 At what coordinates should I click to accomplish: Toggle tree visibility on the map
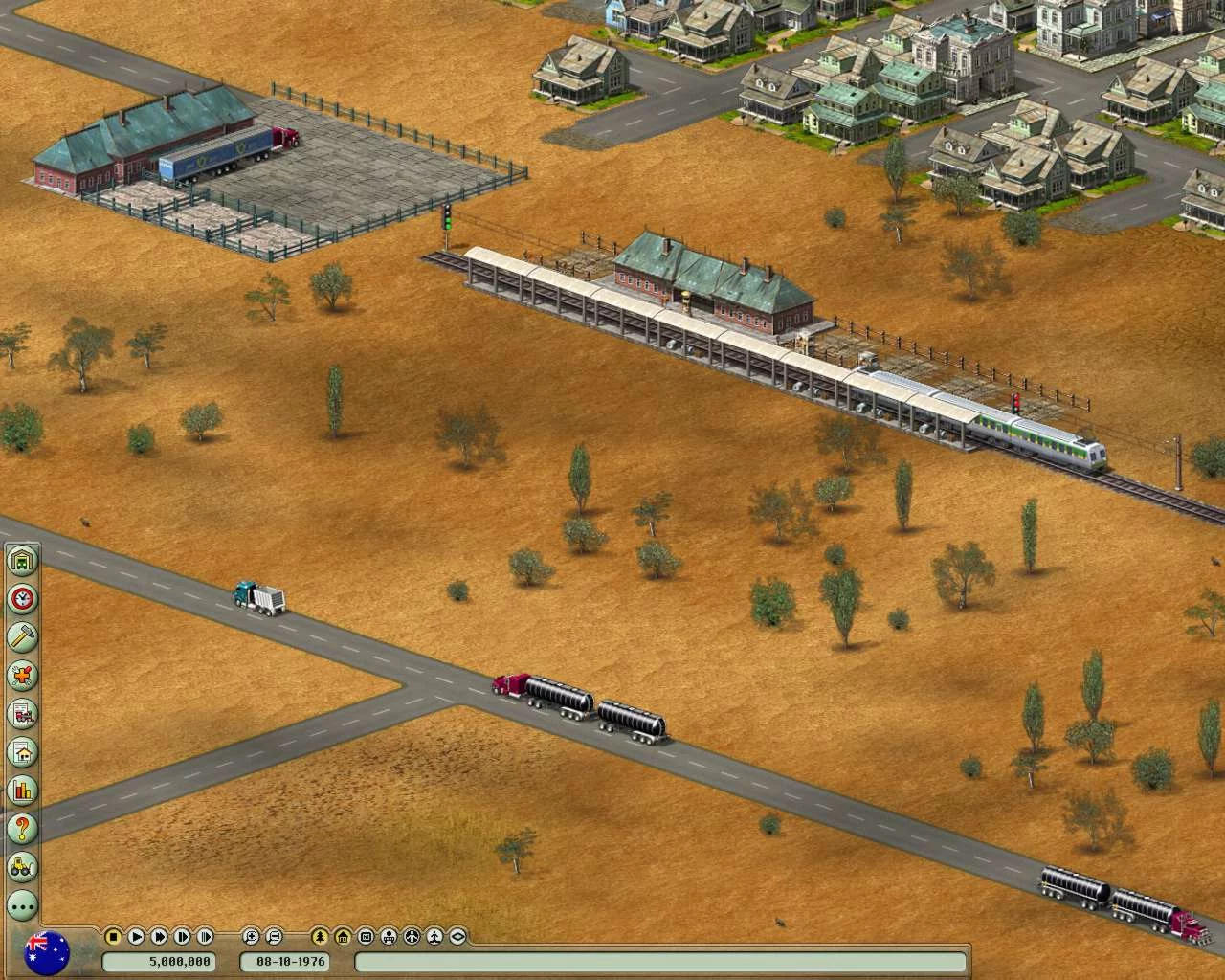point(319,937)
